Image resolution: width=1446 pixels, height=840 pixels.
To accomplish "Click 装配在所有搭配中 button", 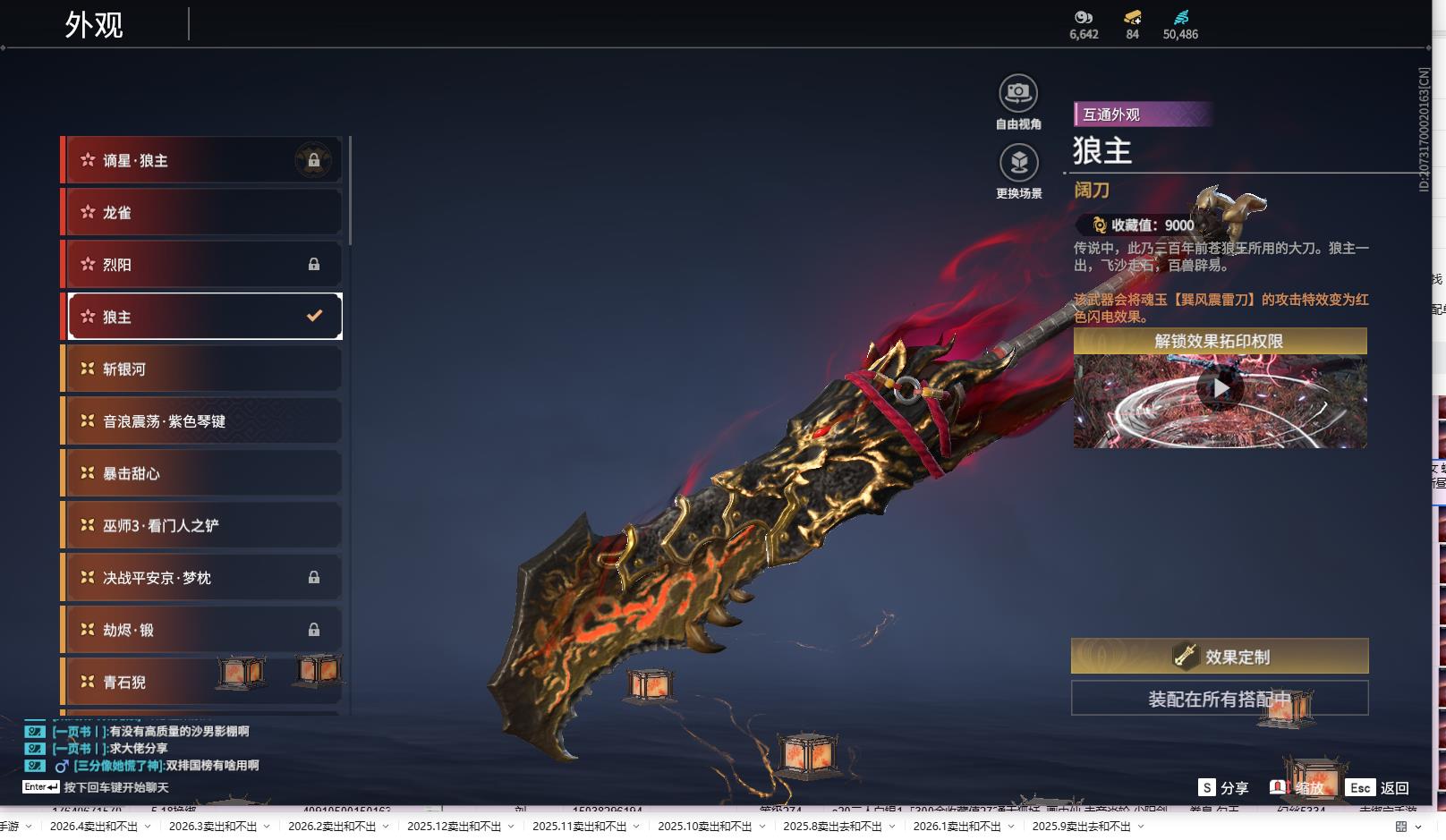I will (x=1220, y=699).
